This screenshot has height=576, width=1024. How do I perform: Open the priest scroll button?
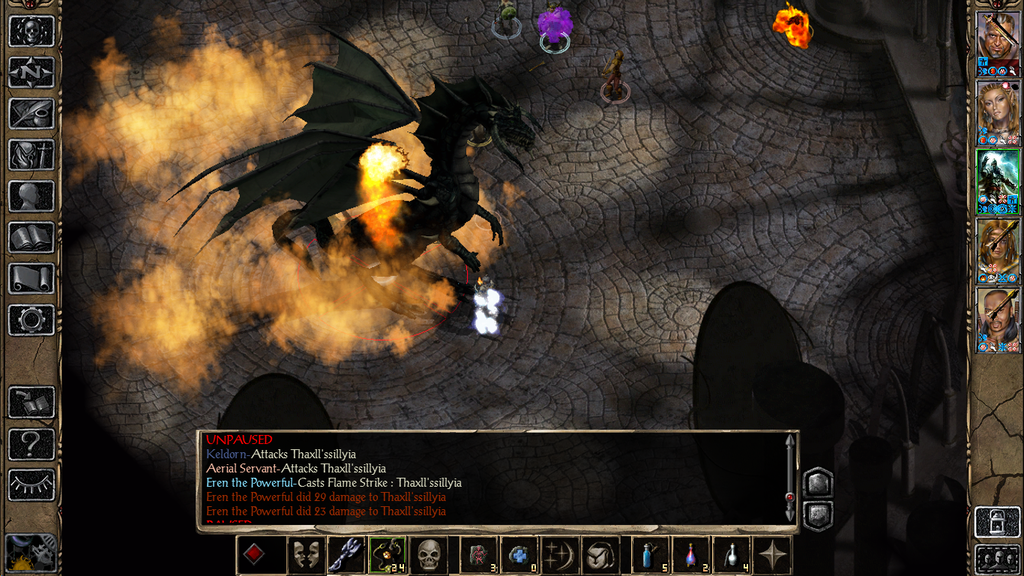click(x=31, y=278)
